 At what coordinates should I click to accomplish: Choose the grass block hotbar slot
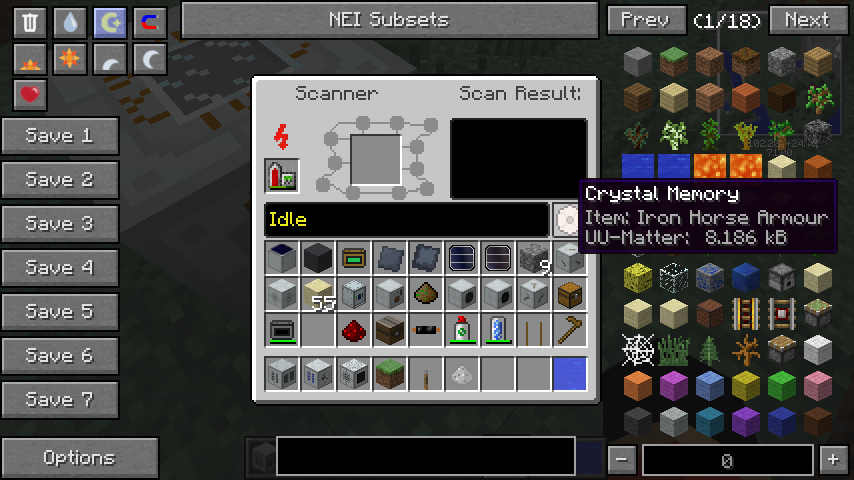coord(389,375)
